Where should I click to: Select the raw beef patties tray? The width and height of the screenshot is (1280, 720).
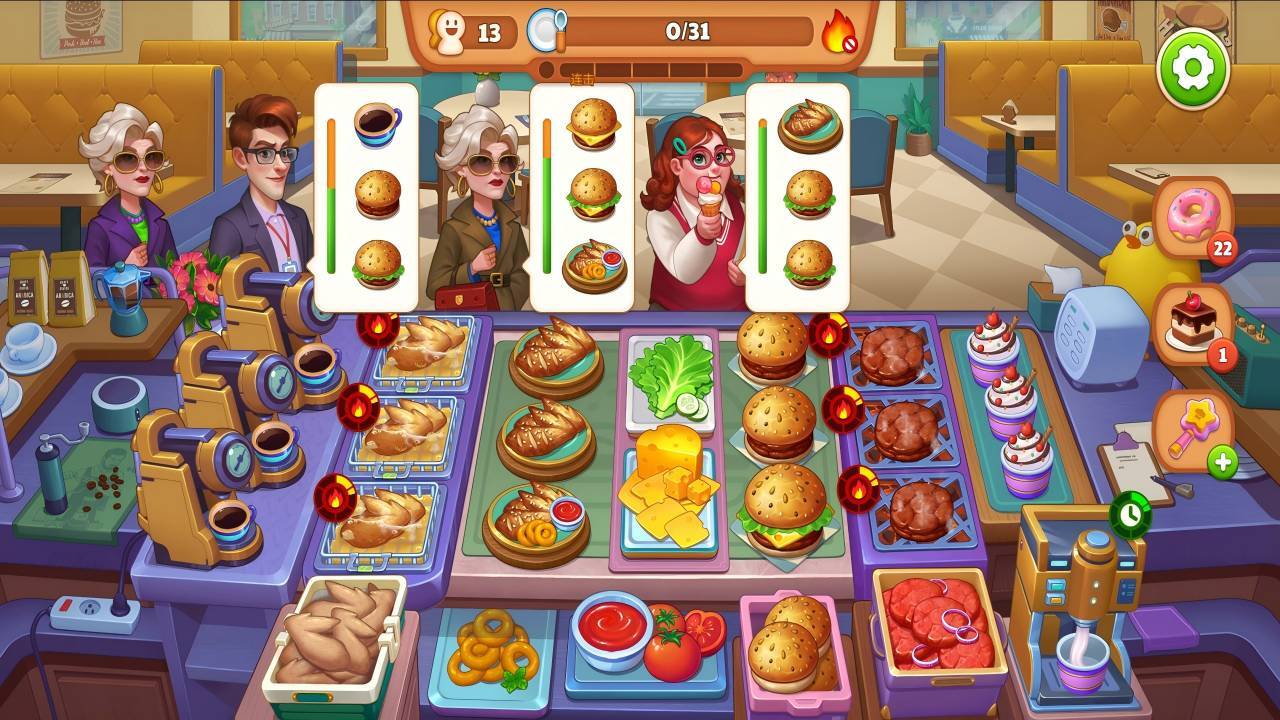click(x=936, y=623)
